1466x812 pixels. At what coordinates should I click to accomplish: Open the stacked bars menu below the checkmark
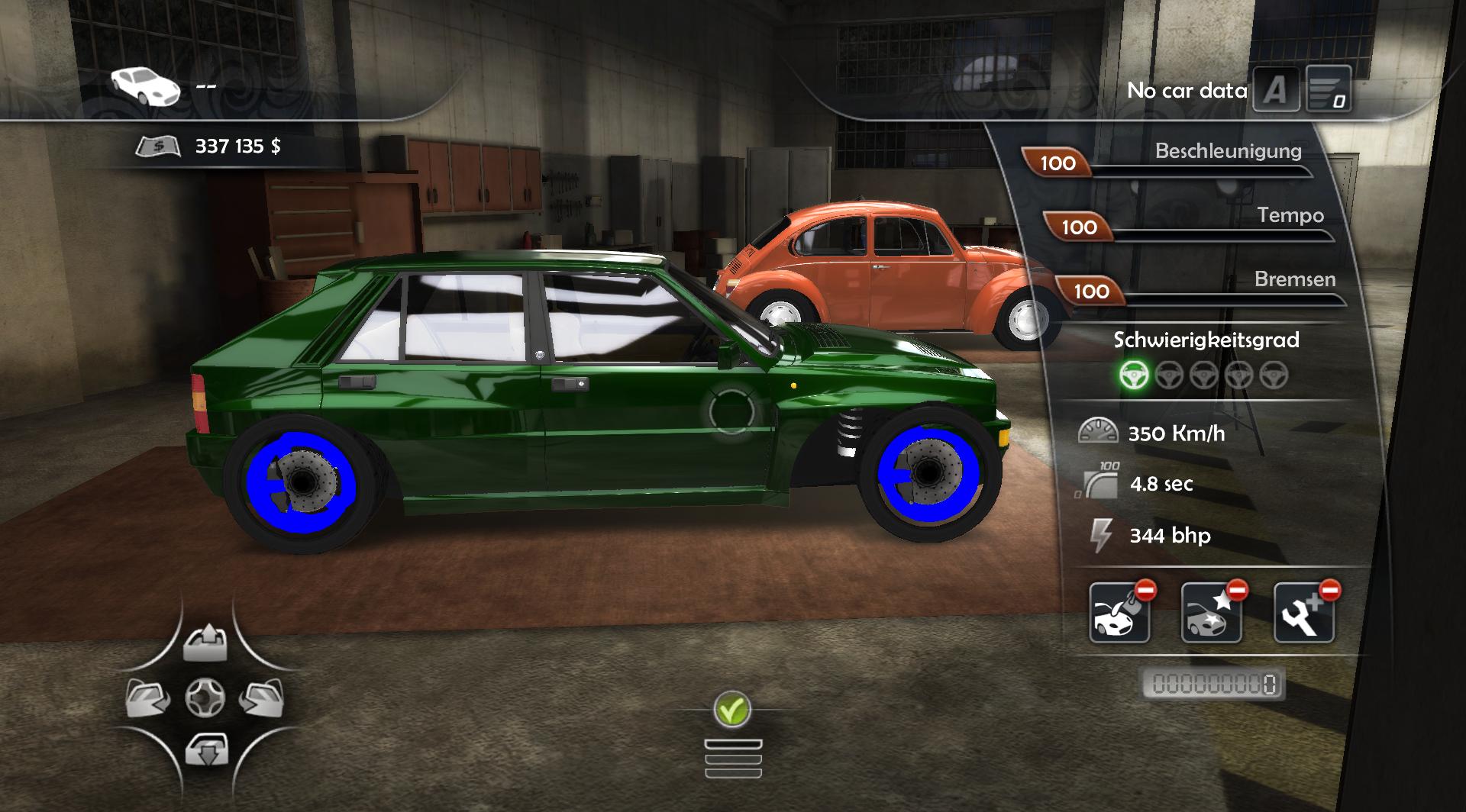(733, 759)
